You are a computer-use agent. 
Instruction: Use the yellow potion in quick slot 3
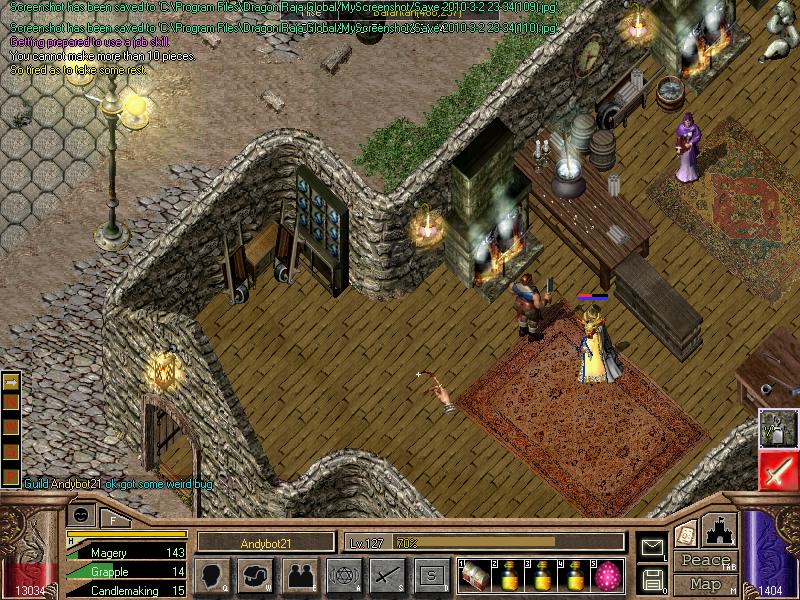pos(543,575)
